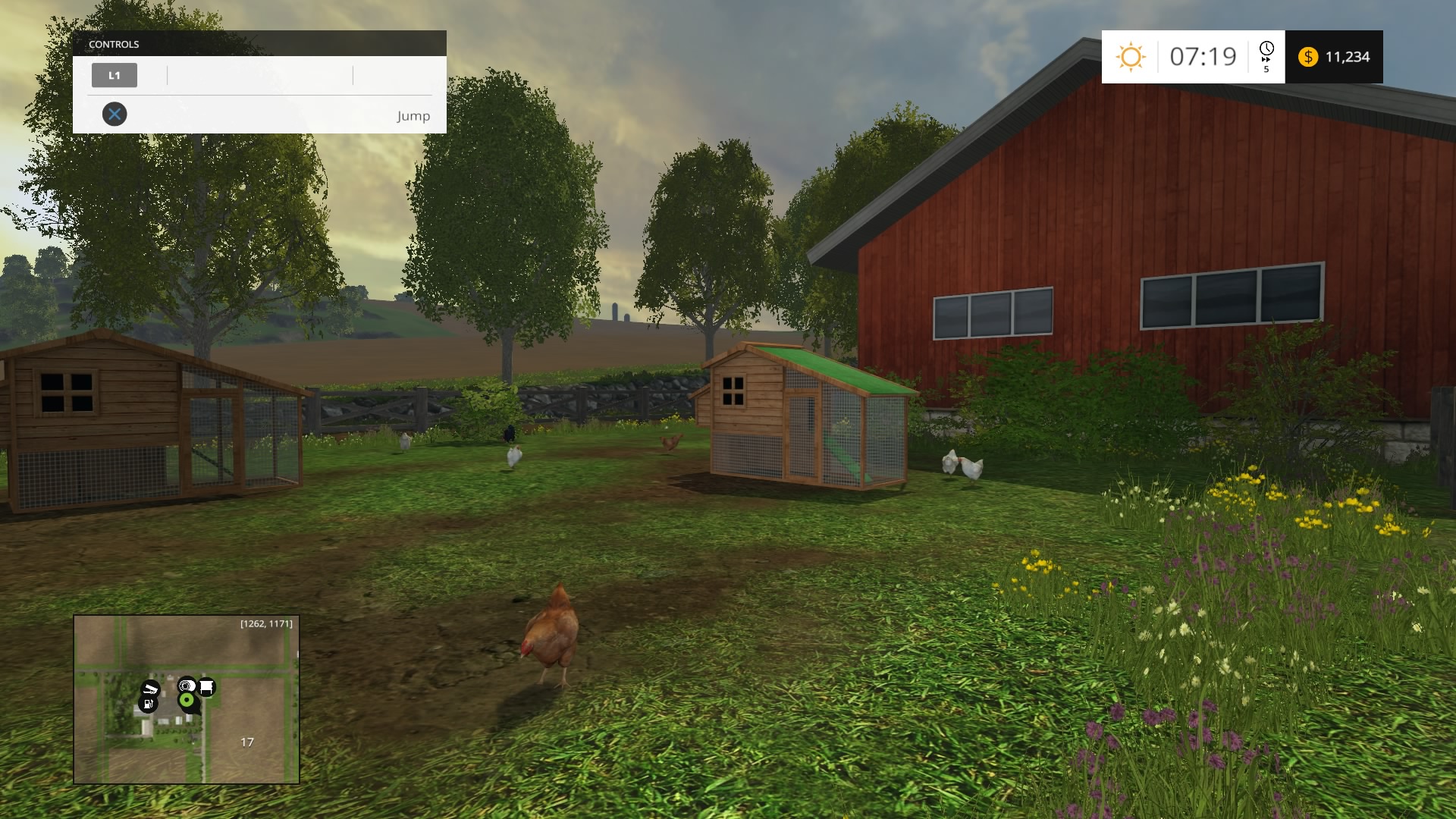Select the fuel station icon on minimap

[148, 704]
